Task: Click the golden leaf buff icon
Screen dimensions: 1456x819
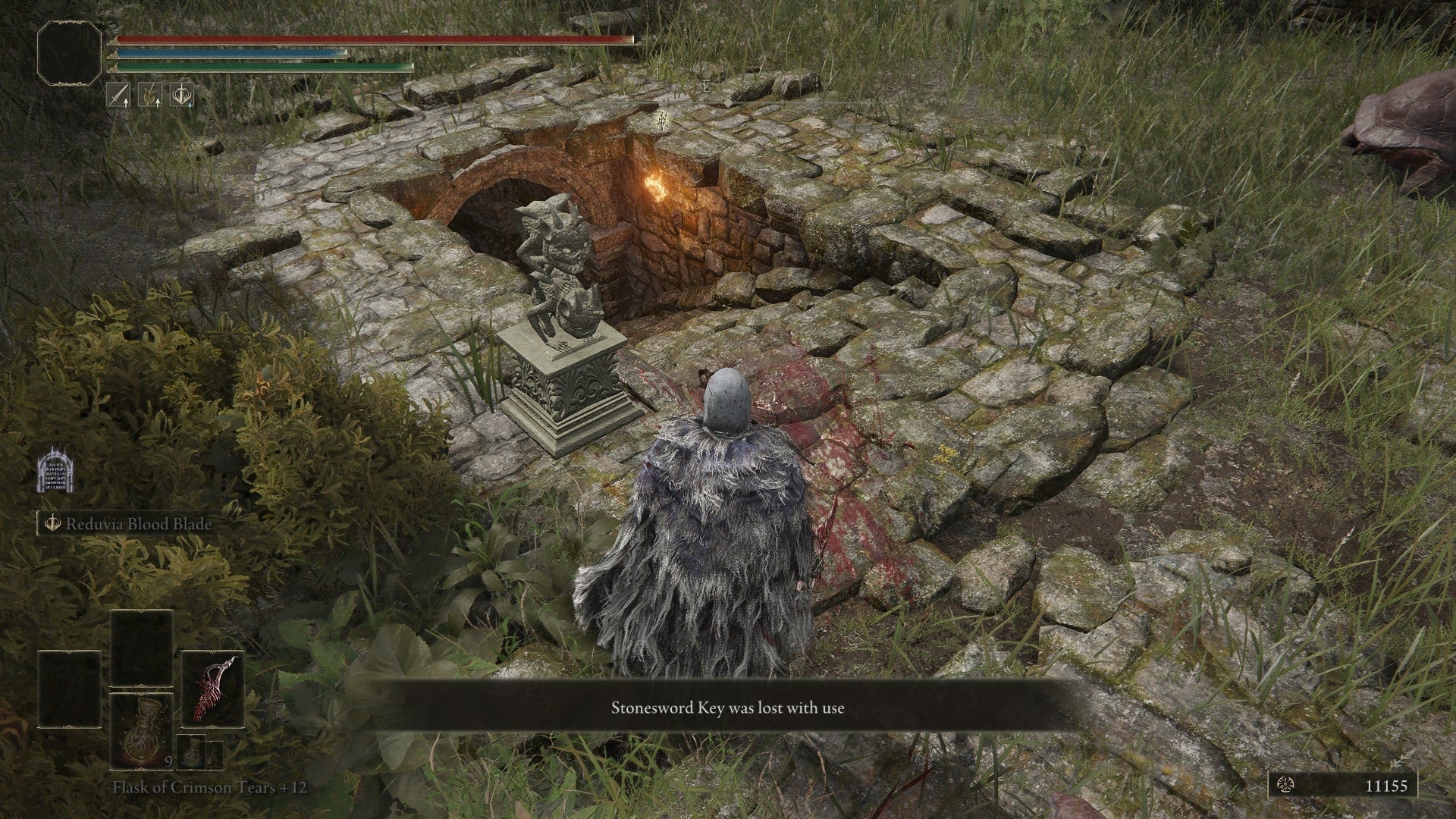Action: pyautogui.click(x=150, y=95)
